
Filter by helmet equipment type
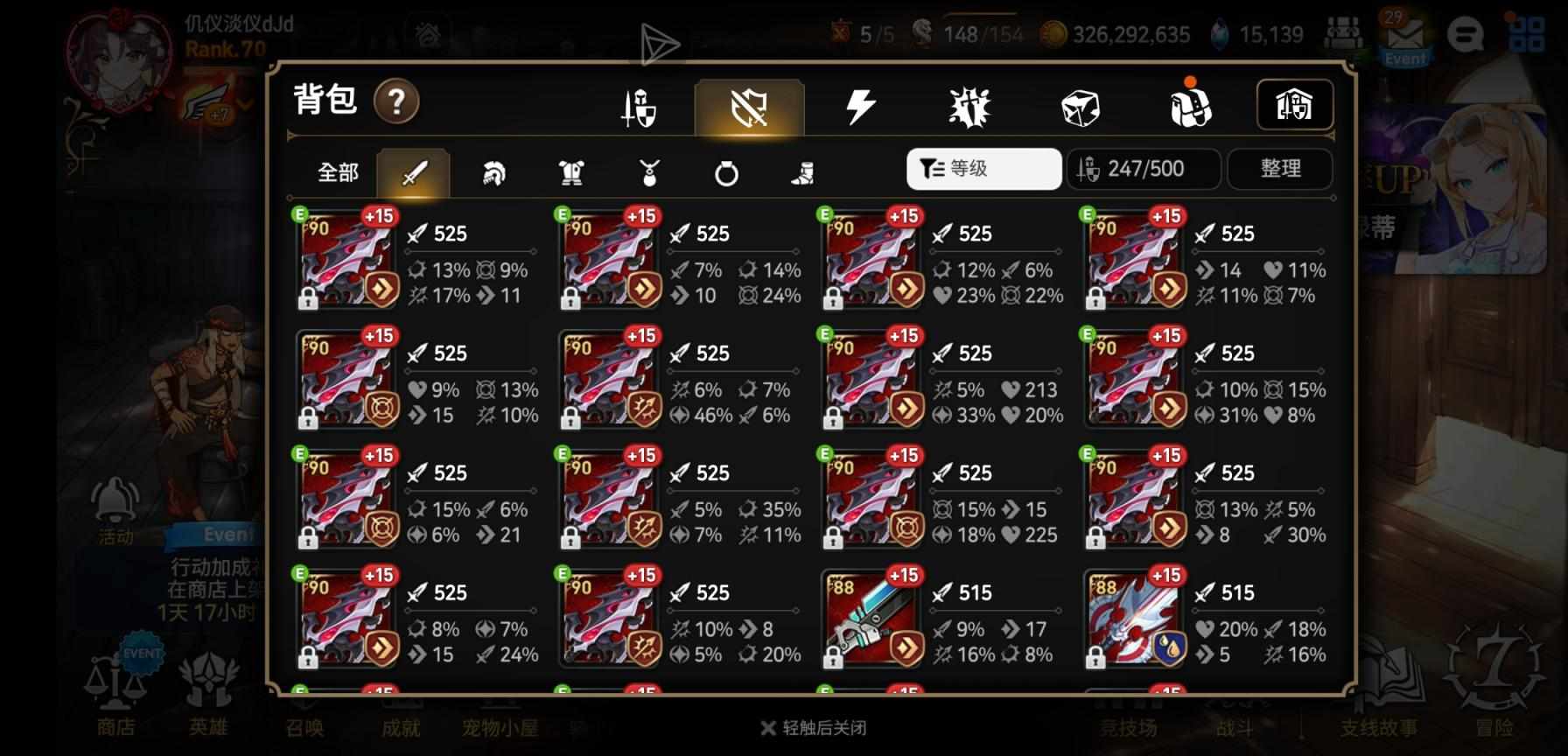tap(493, 173)
